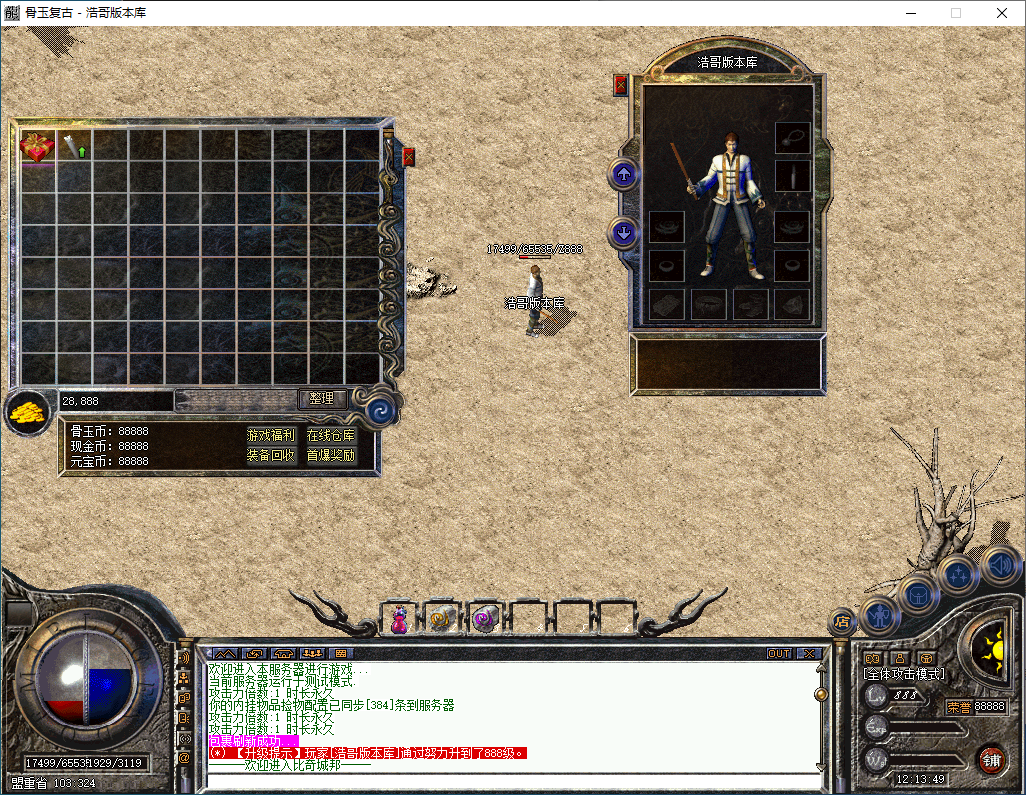Click the 整理 sort button
Viewport: 1026px width, 795px height.
(322, 398)
